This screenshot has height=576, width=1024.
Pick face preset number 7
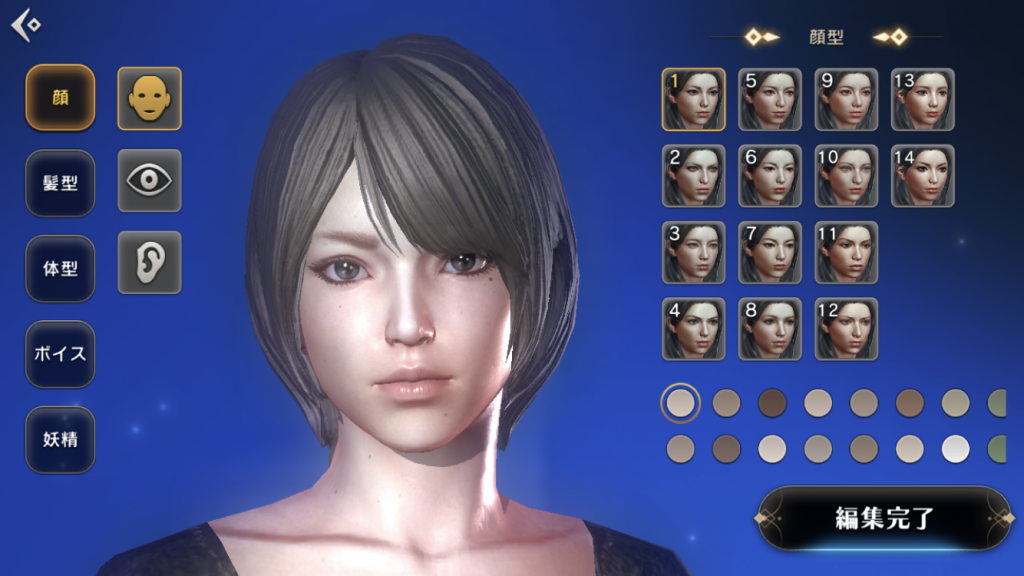point(770,252)
